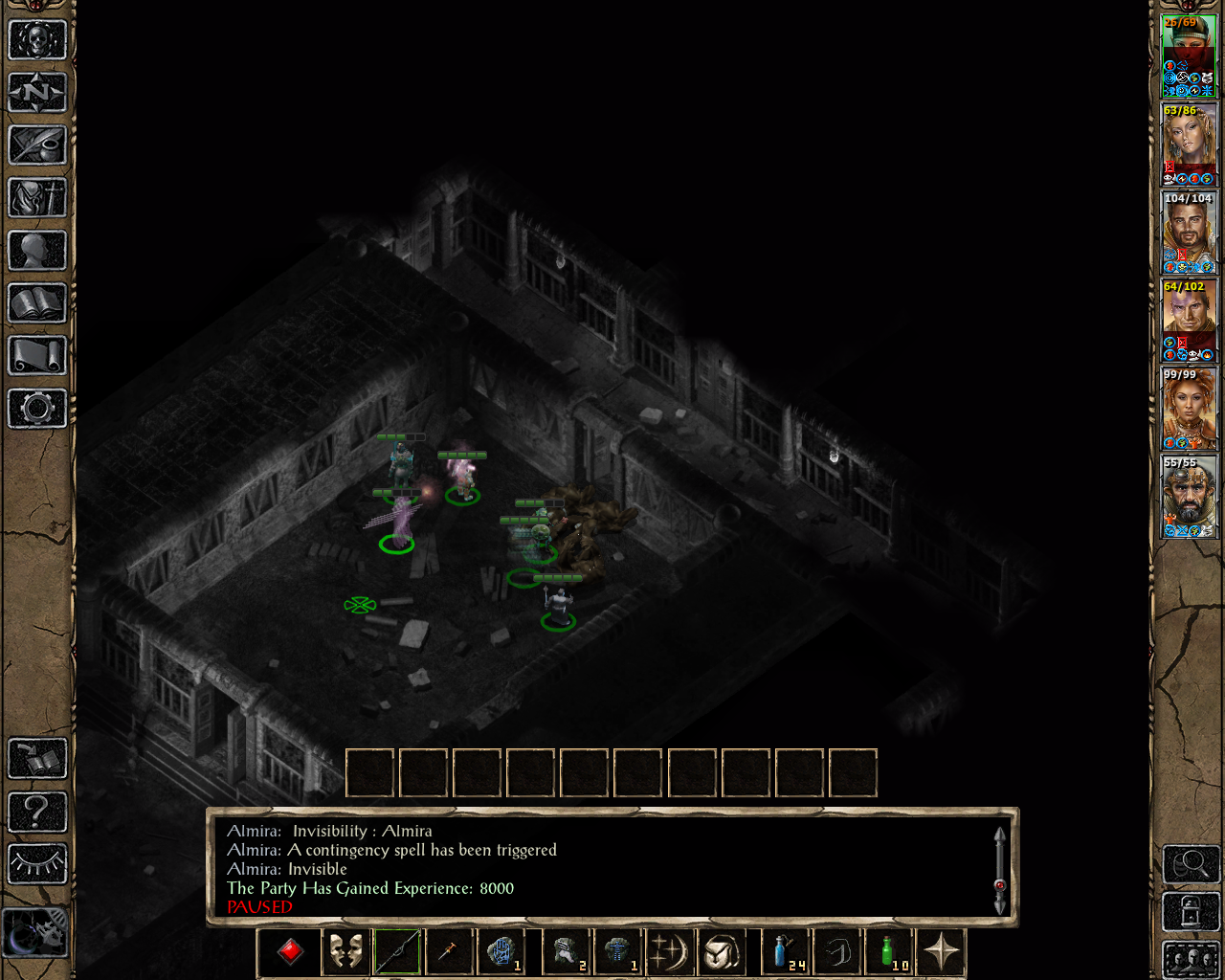The image size is (1225, 980).
Task: Toggle the magnifying glass highlight button
Action: click(1191, 864)
